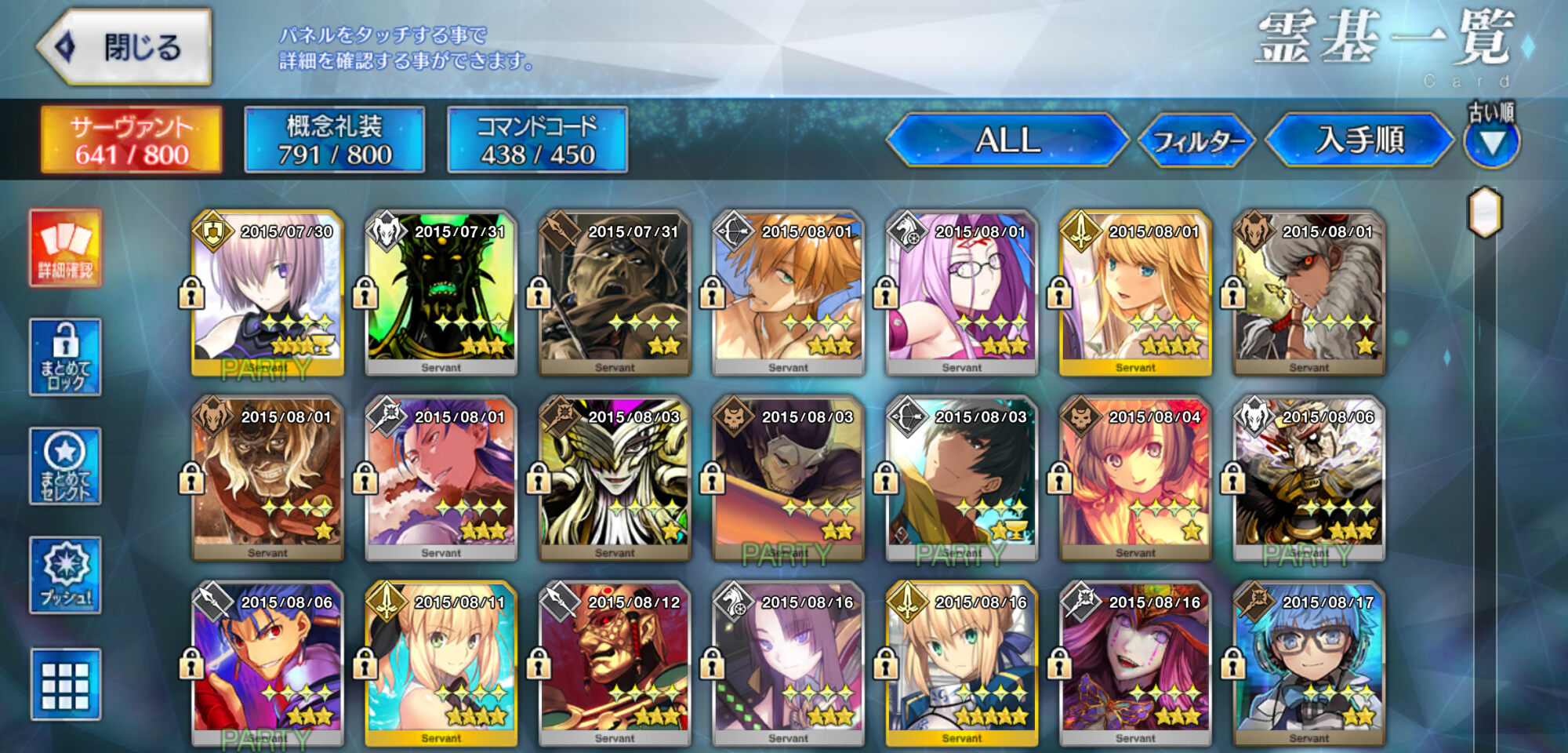
Task: Select the Servant card dated 2015/08/04
Action: pos(1135,477)
